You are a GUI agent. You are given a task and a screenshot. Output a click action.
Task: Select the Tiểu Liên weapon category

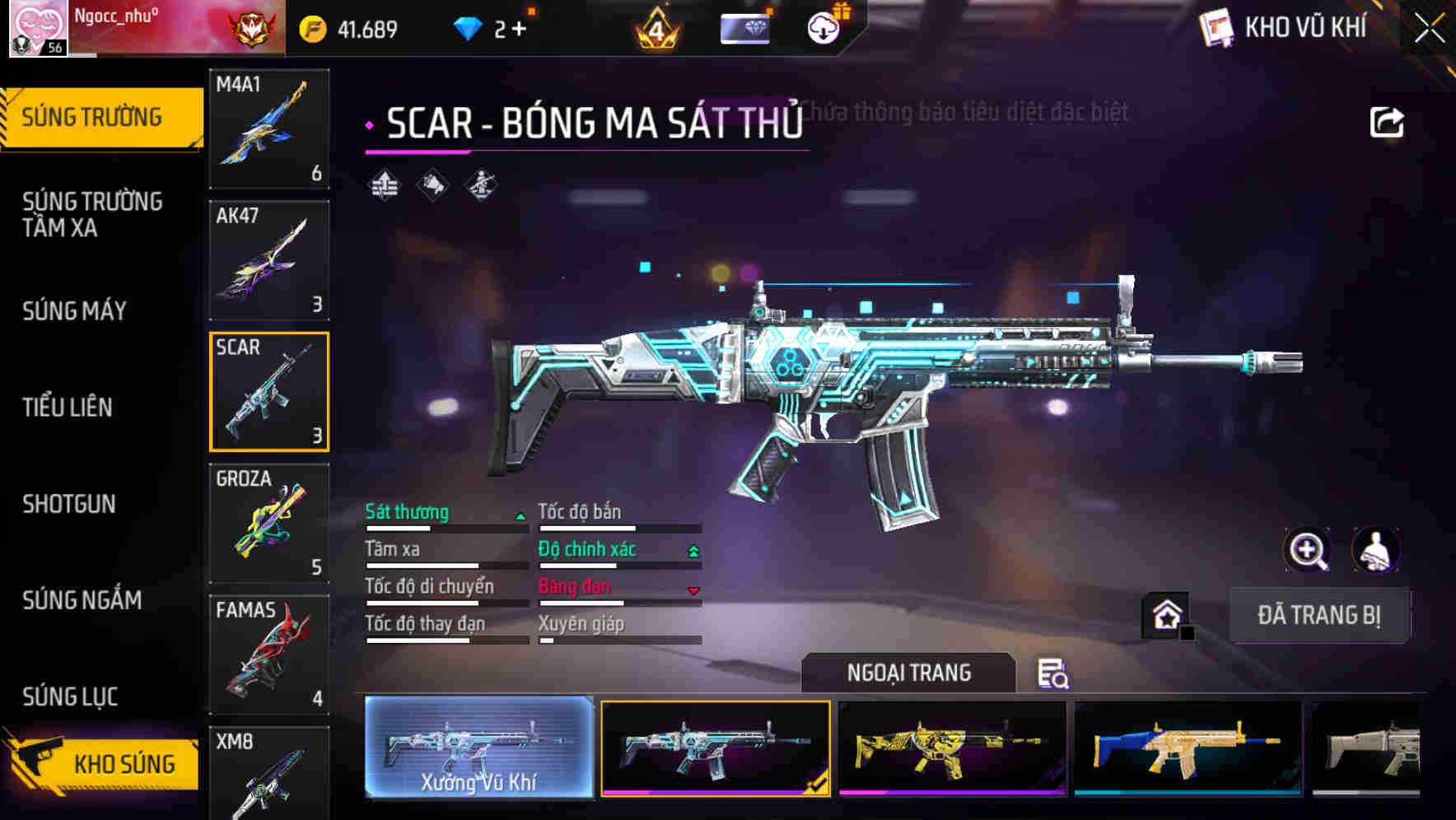tap(68, 408)
